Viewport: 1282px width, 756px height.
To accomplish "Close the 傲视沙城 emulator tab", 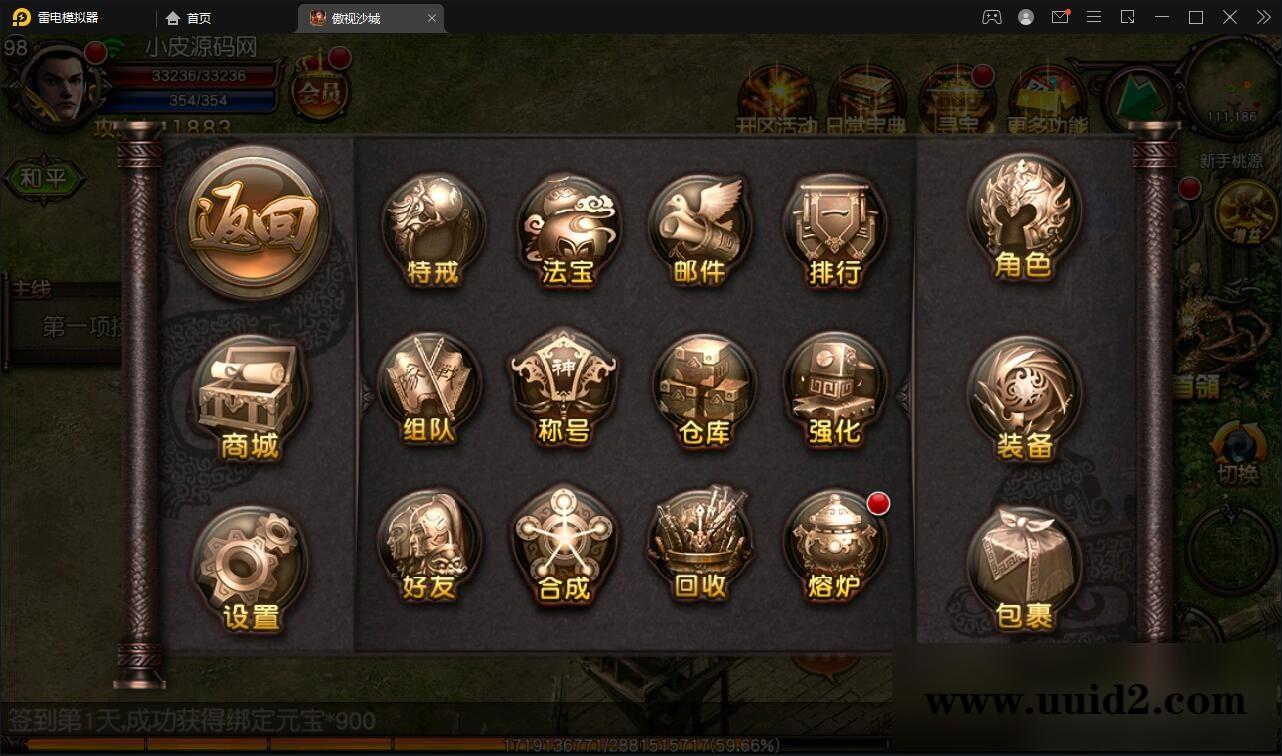I will click(x=432, y=18).
